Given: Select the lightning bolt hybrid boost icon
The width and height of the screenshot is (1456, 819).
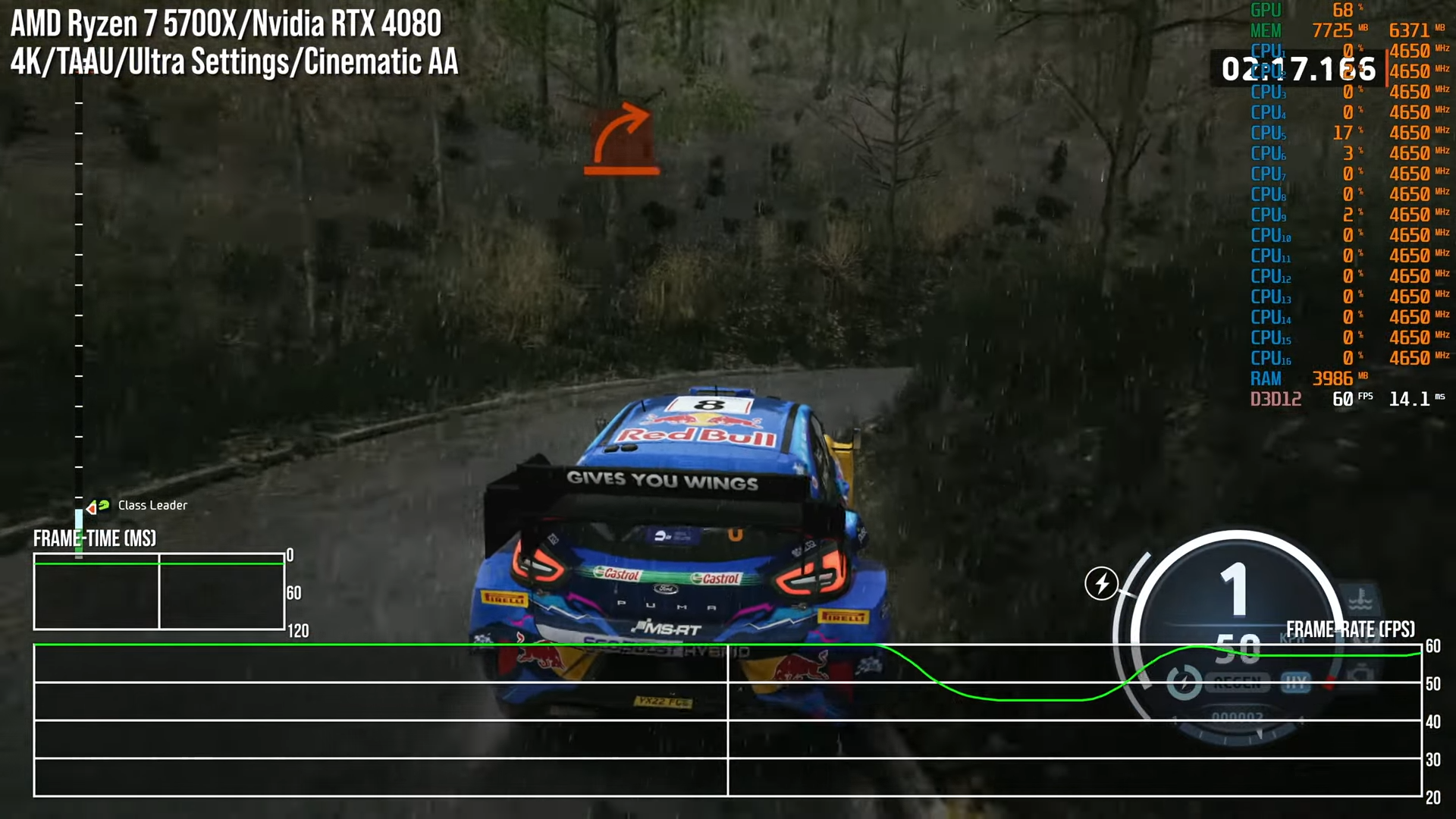Looking at the screenshot, I should pos(1101,583).
